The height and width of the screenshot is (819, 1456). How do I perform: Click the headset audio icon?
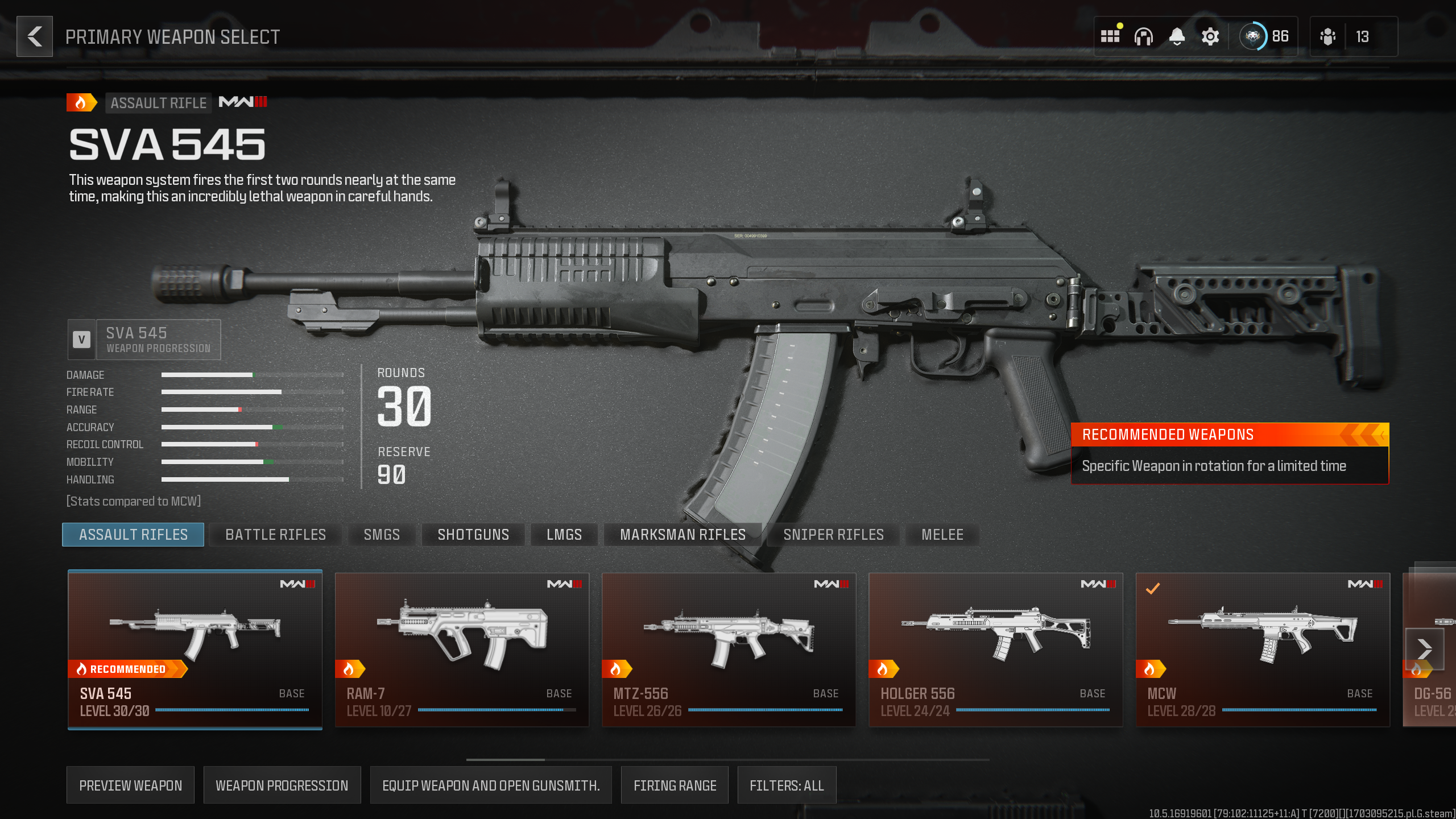click(x=1144, y=36)
